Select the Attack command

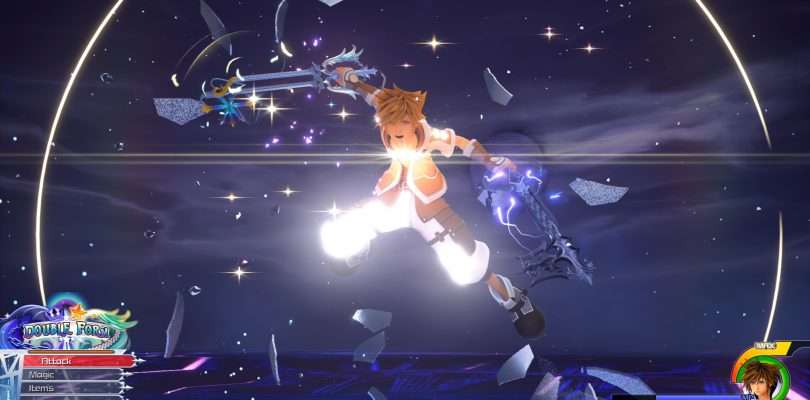point(75,360)
